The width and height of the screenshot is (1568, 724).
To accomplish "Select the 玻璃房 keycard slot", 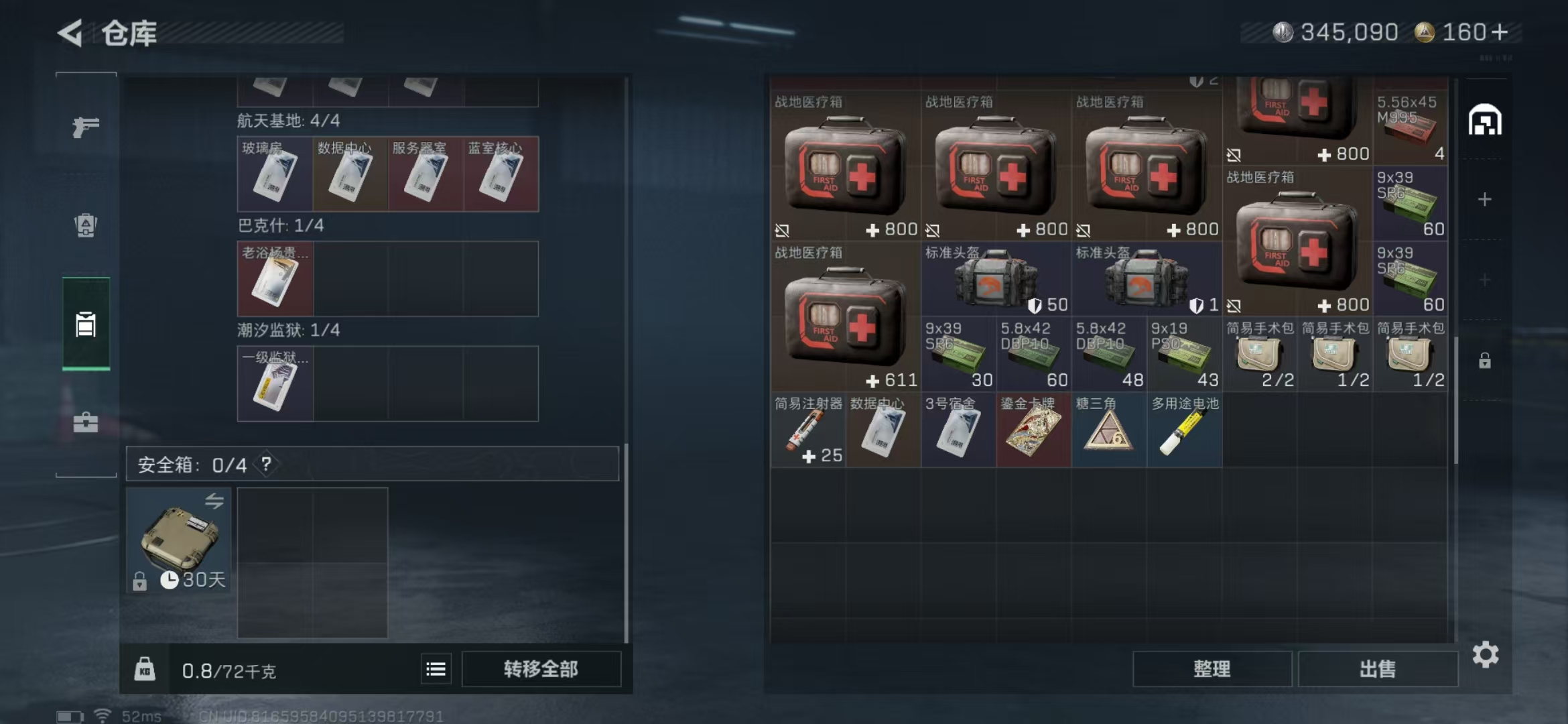I will tap(275, 174).
